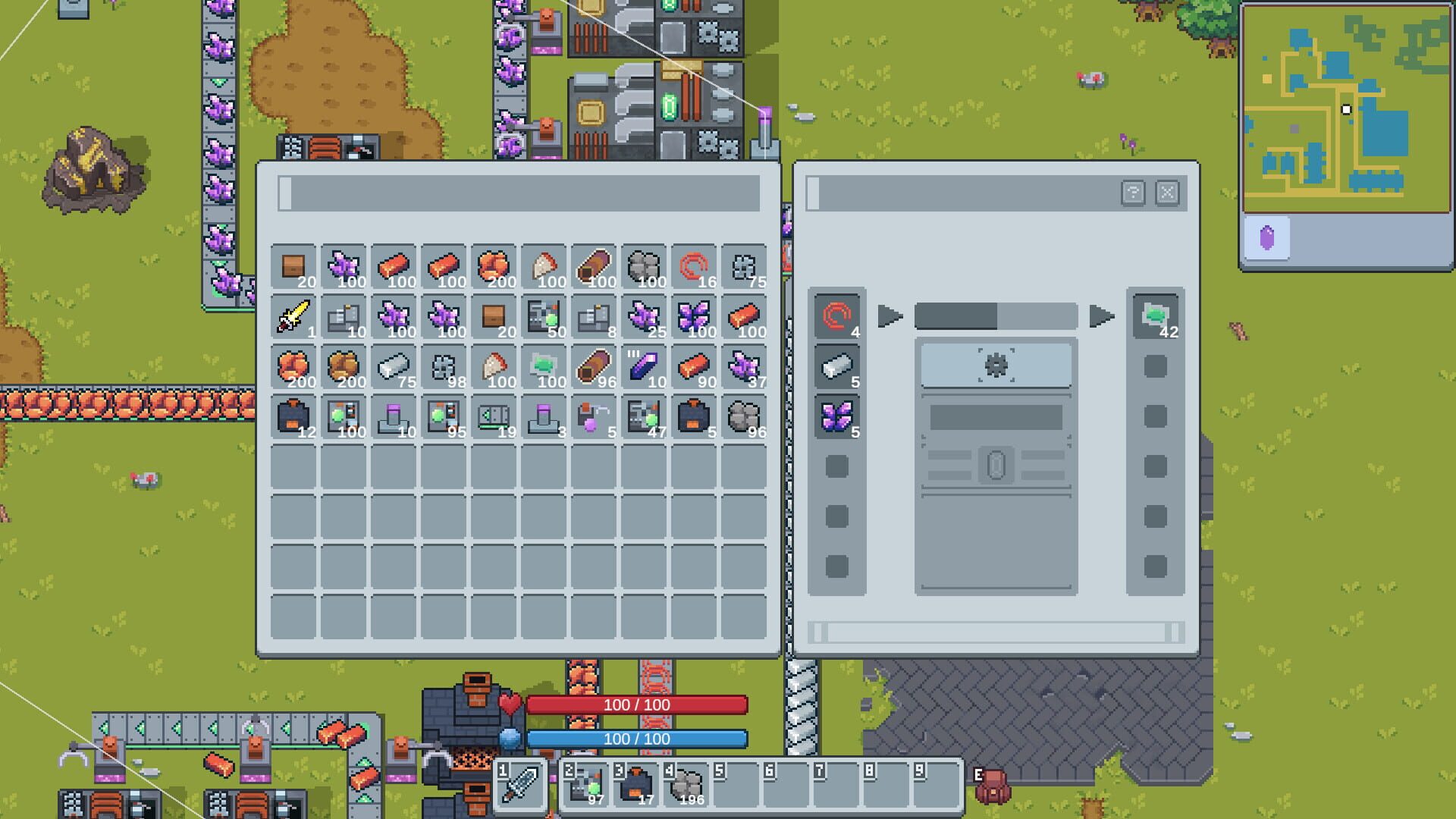
Task: Take the 5 purple crystals from the input slot
Action: click(838, 418)
